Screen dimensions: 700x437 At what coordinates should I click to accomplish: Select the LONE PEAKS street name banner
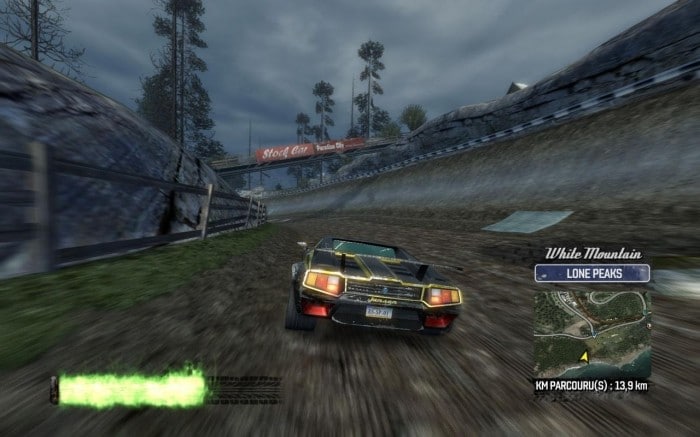click(x=592, y=273)
